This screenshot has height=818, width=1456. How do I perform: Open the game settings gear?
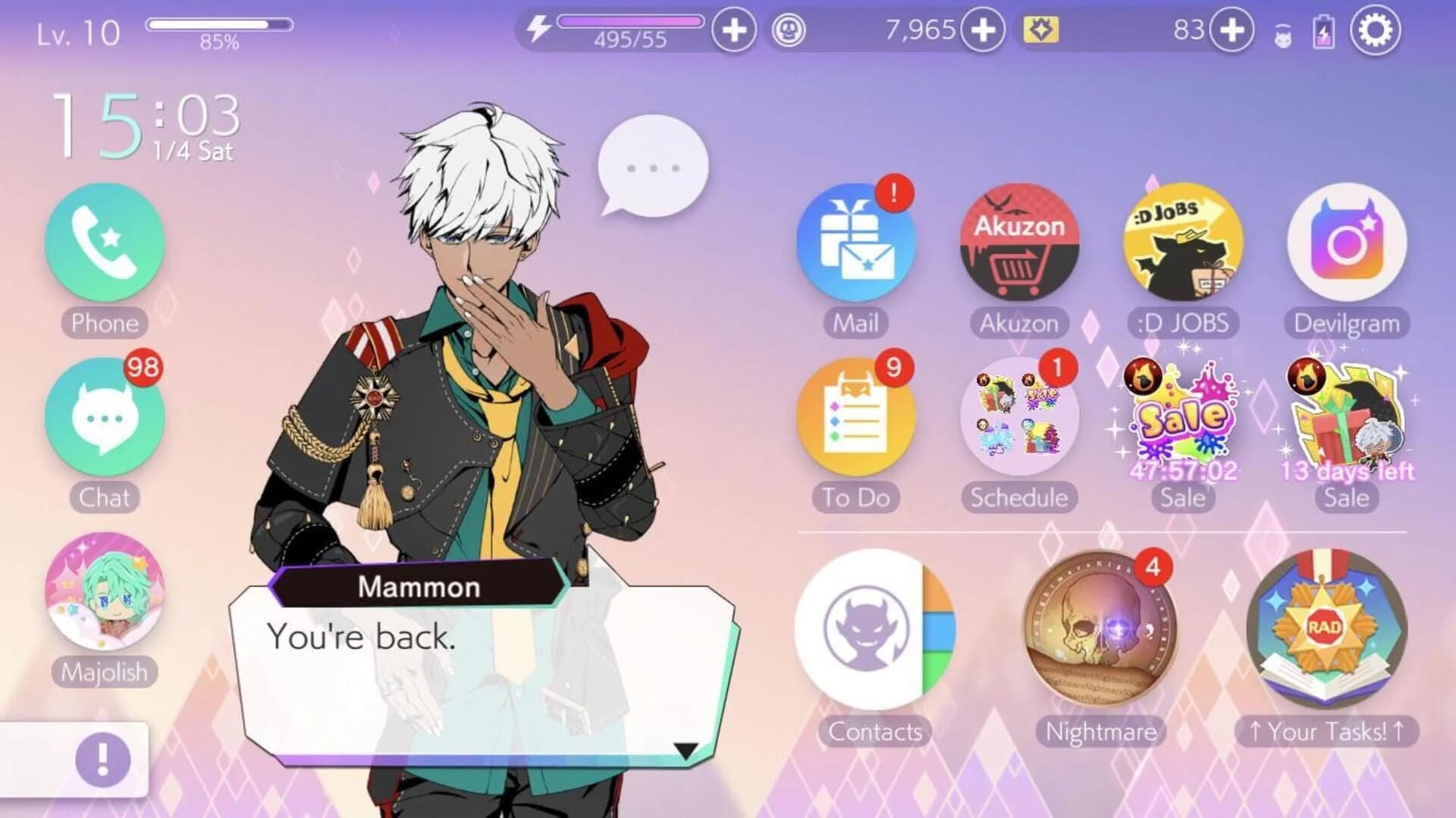[1376, 31]
